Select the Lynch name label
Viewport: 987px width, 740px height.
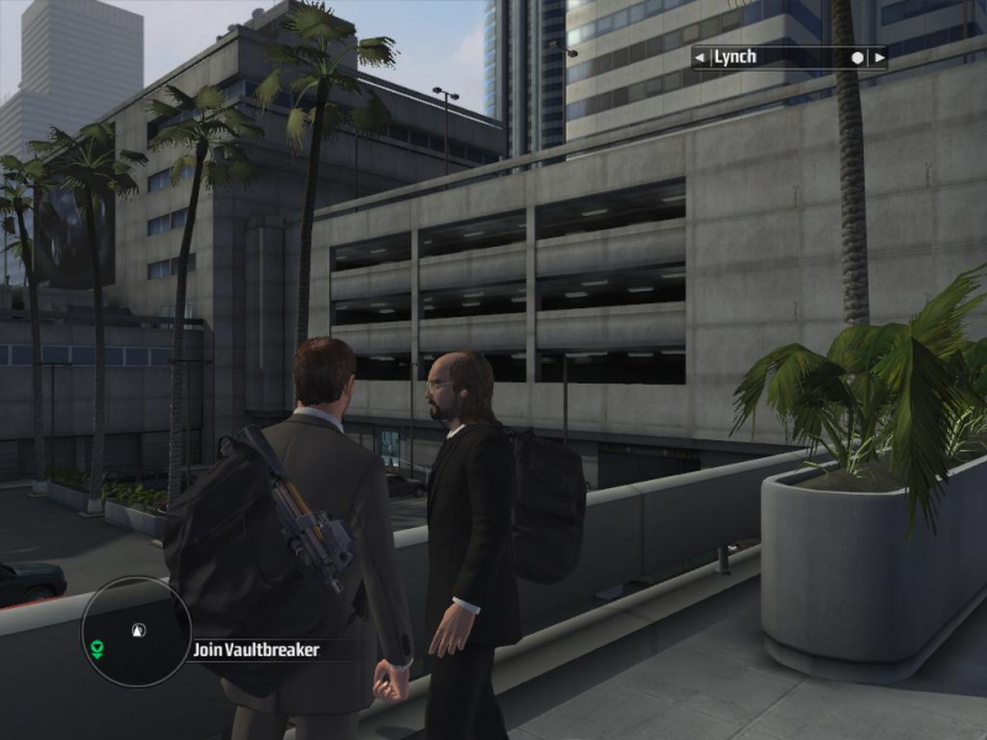click(x=735, y=58)
